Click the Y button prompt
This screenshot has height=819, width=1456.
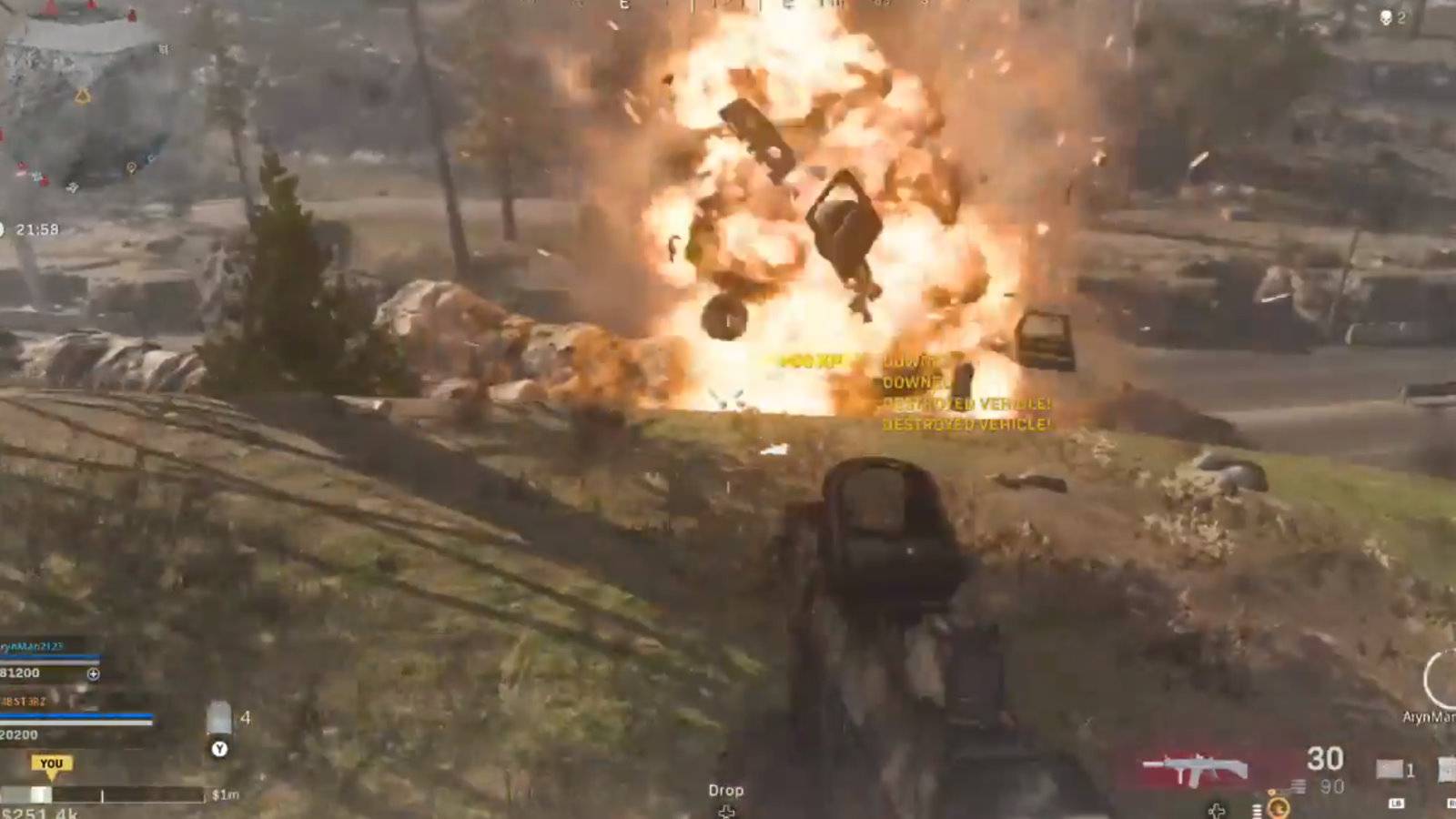click(218, 749)
